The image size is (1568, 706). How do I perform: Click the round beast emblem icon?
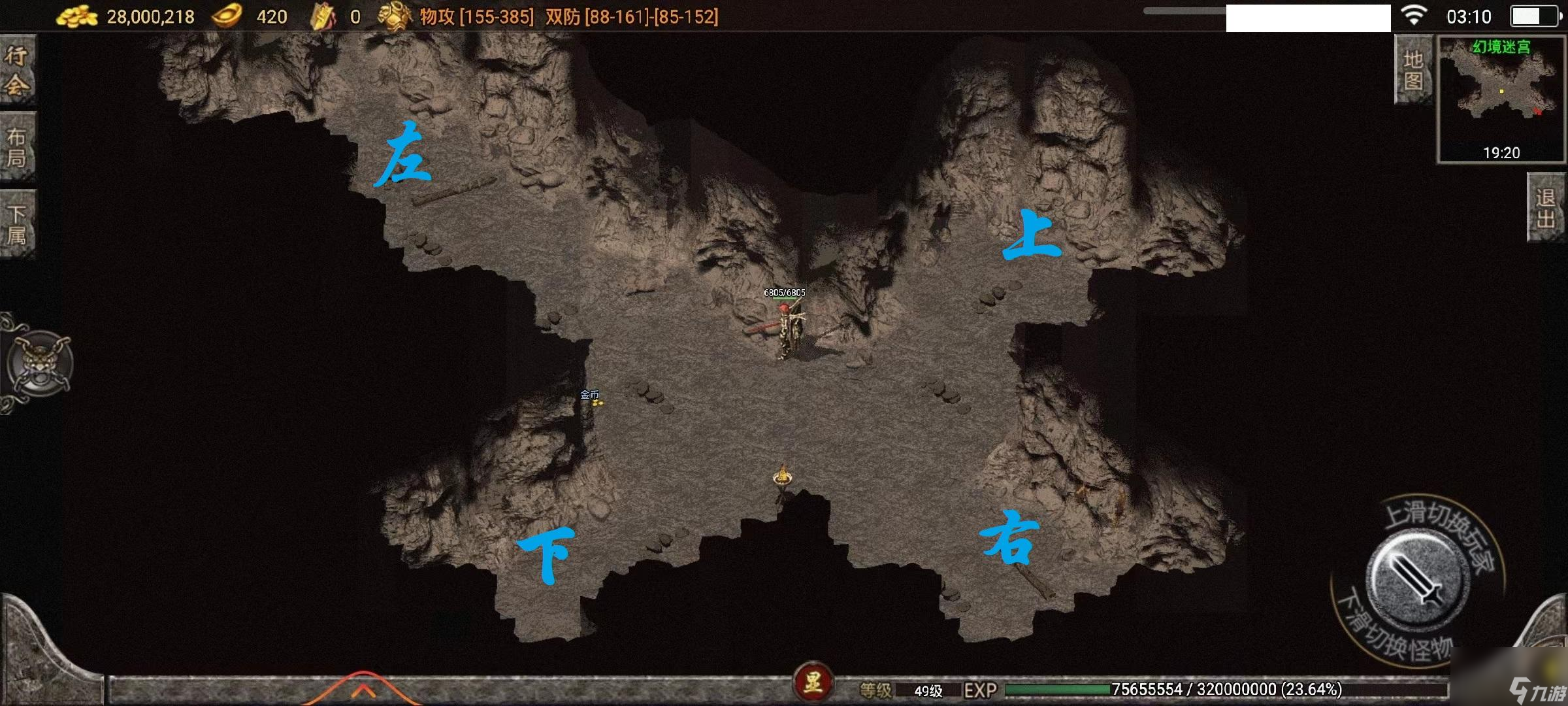pyautogui.click(x=39, y=363)
